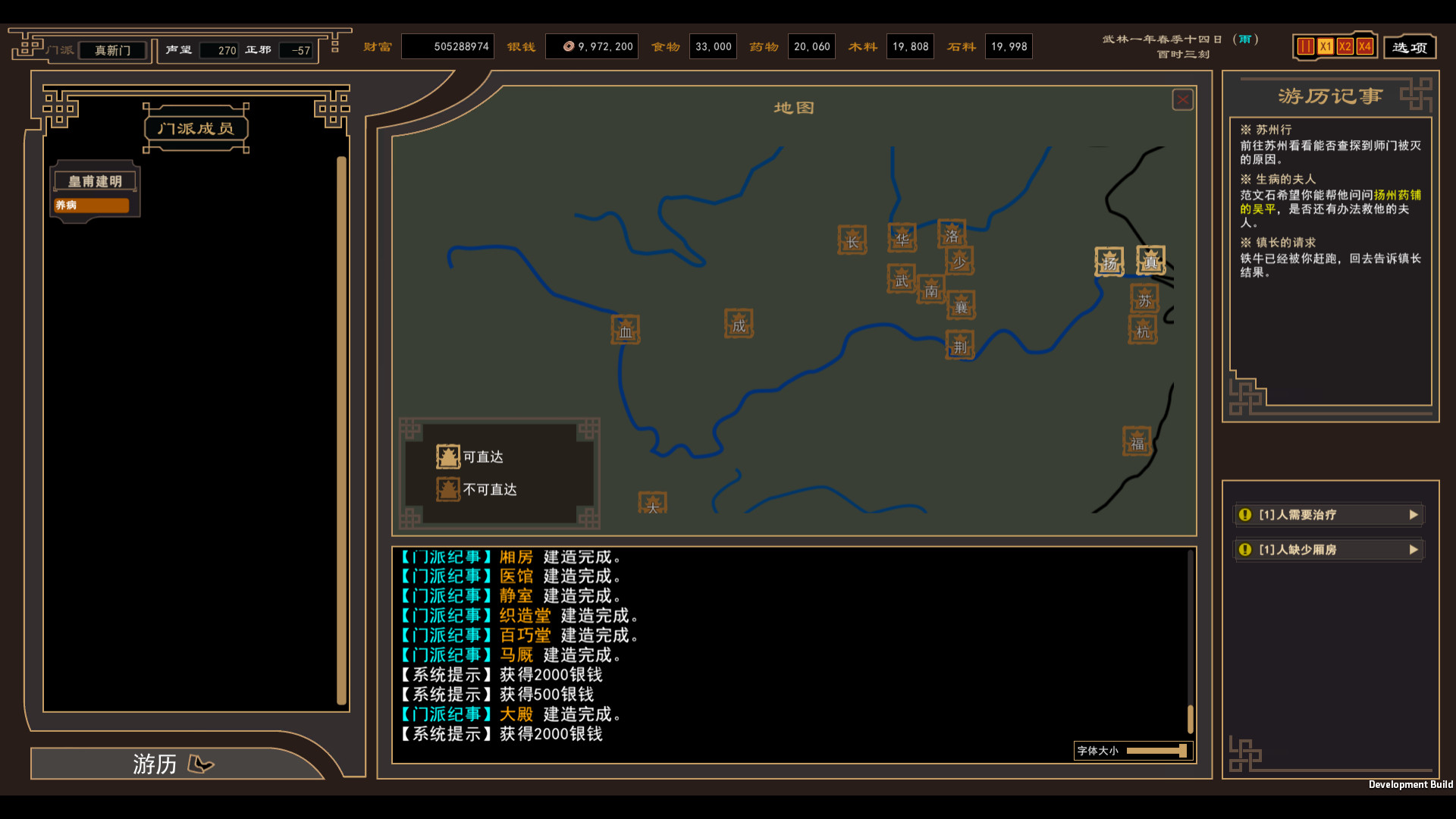The image size is (1456, 819).
Task: Open the 苏州行 journal entry
Action: point(1273,130)
